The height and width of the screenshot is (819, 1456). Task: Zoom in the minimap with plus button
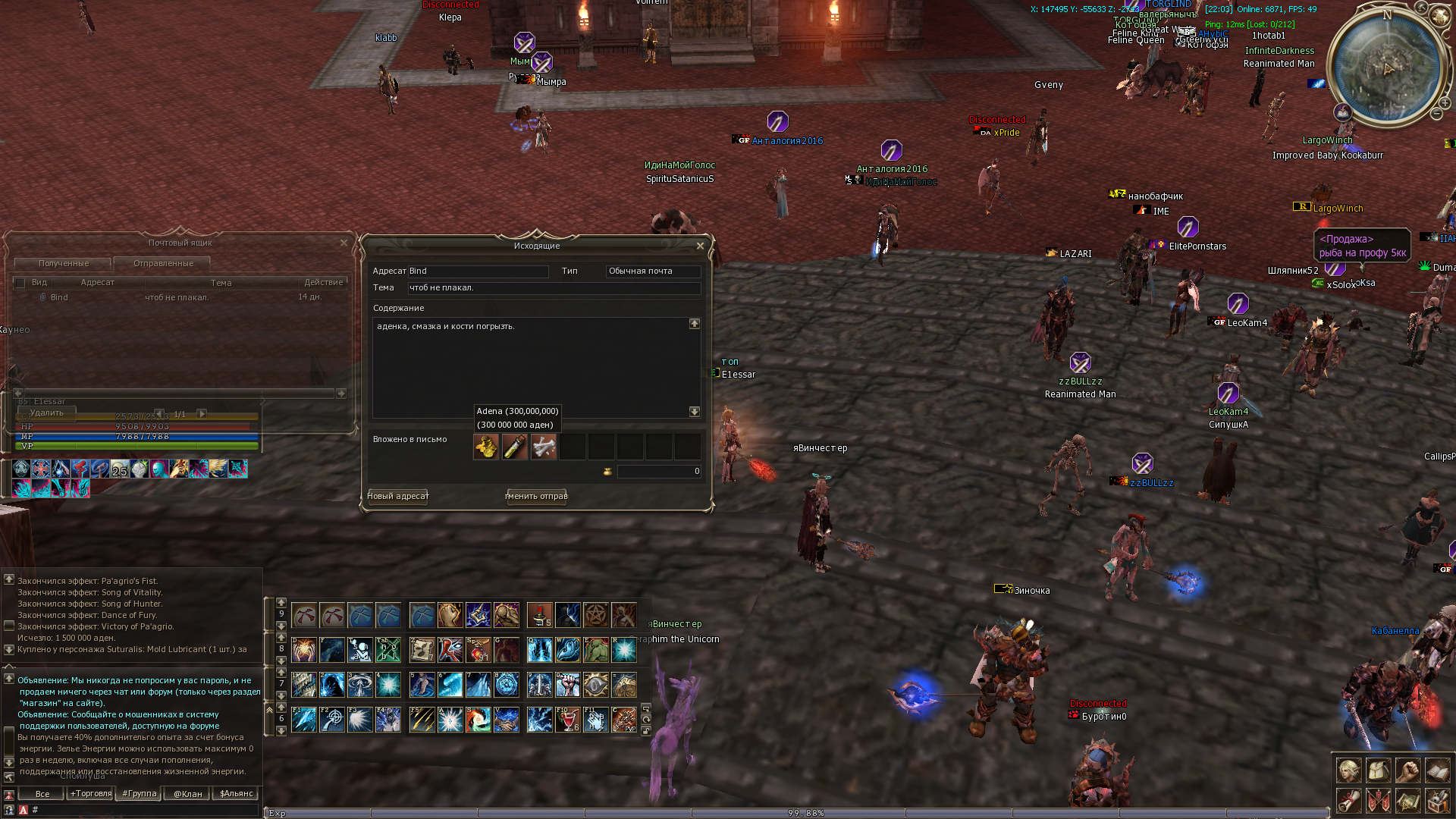[x=1445, y=102]
